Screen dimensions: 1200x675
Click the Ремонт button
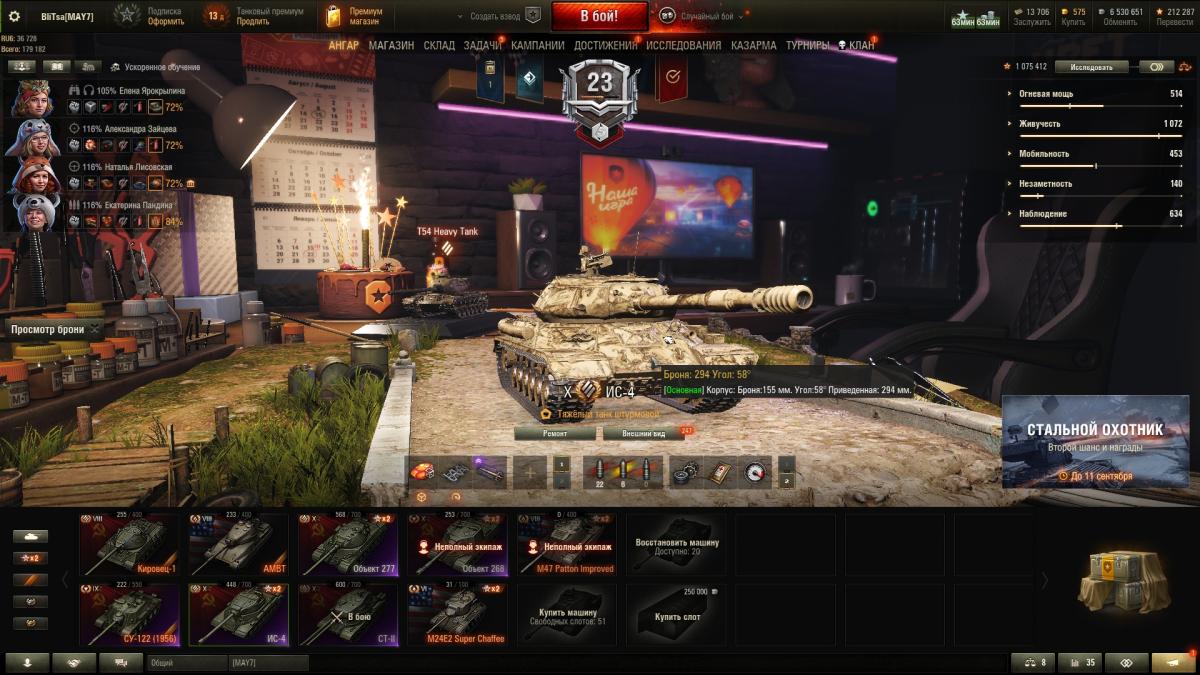555,433
